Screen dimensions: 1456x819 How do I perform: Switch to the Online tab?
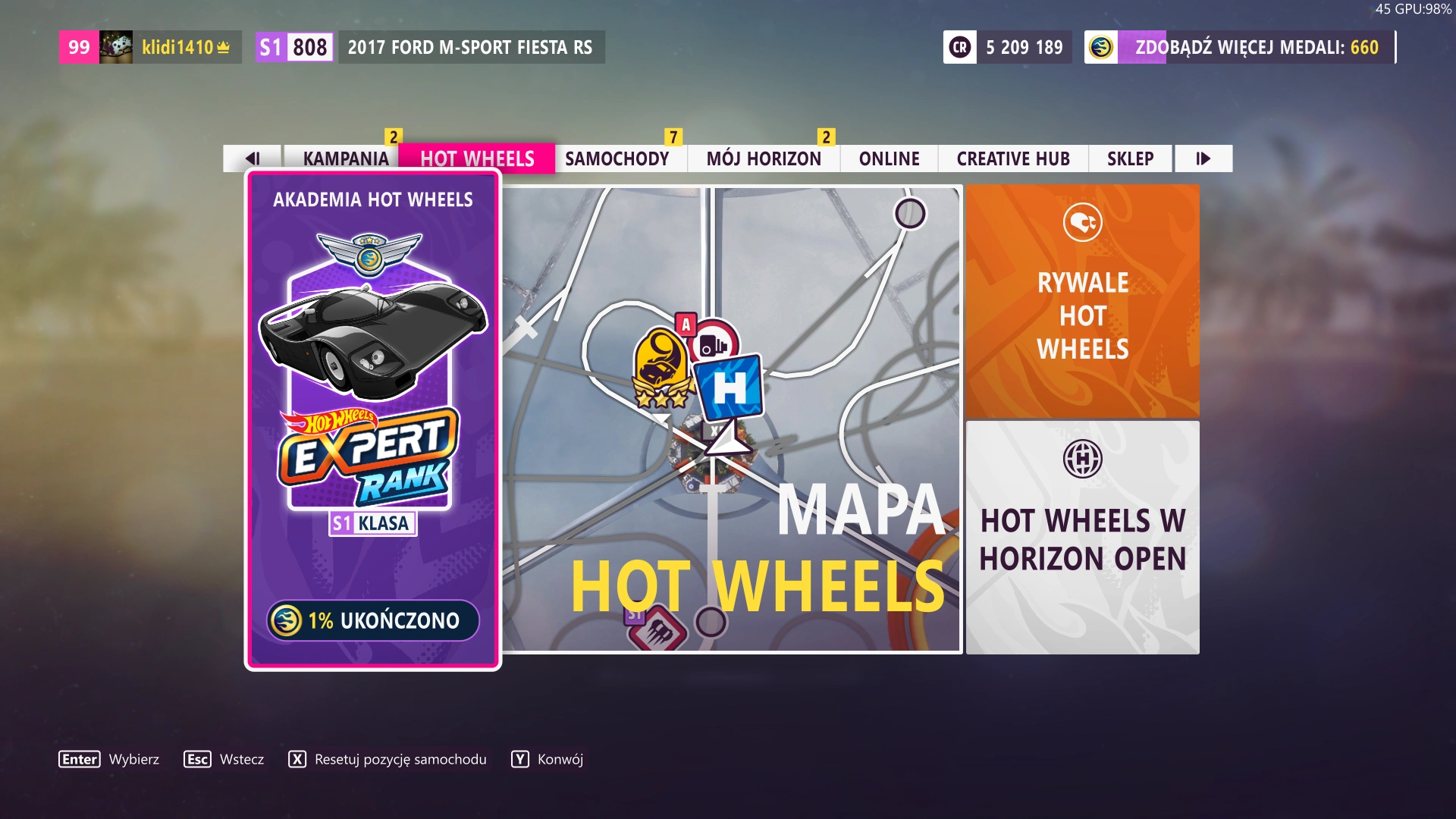889,158
